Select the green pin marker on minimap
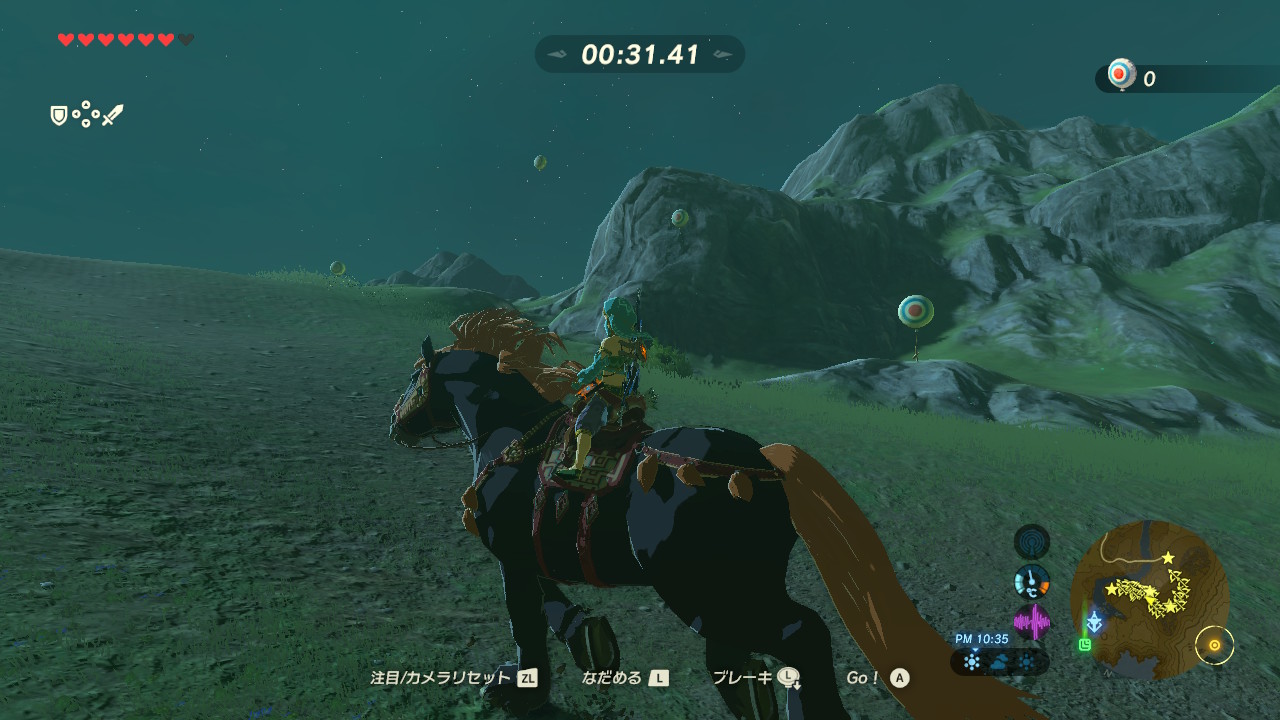The width and height of the screenshot is (1280, 720). [x=1085, y=645]
